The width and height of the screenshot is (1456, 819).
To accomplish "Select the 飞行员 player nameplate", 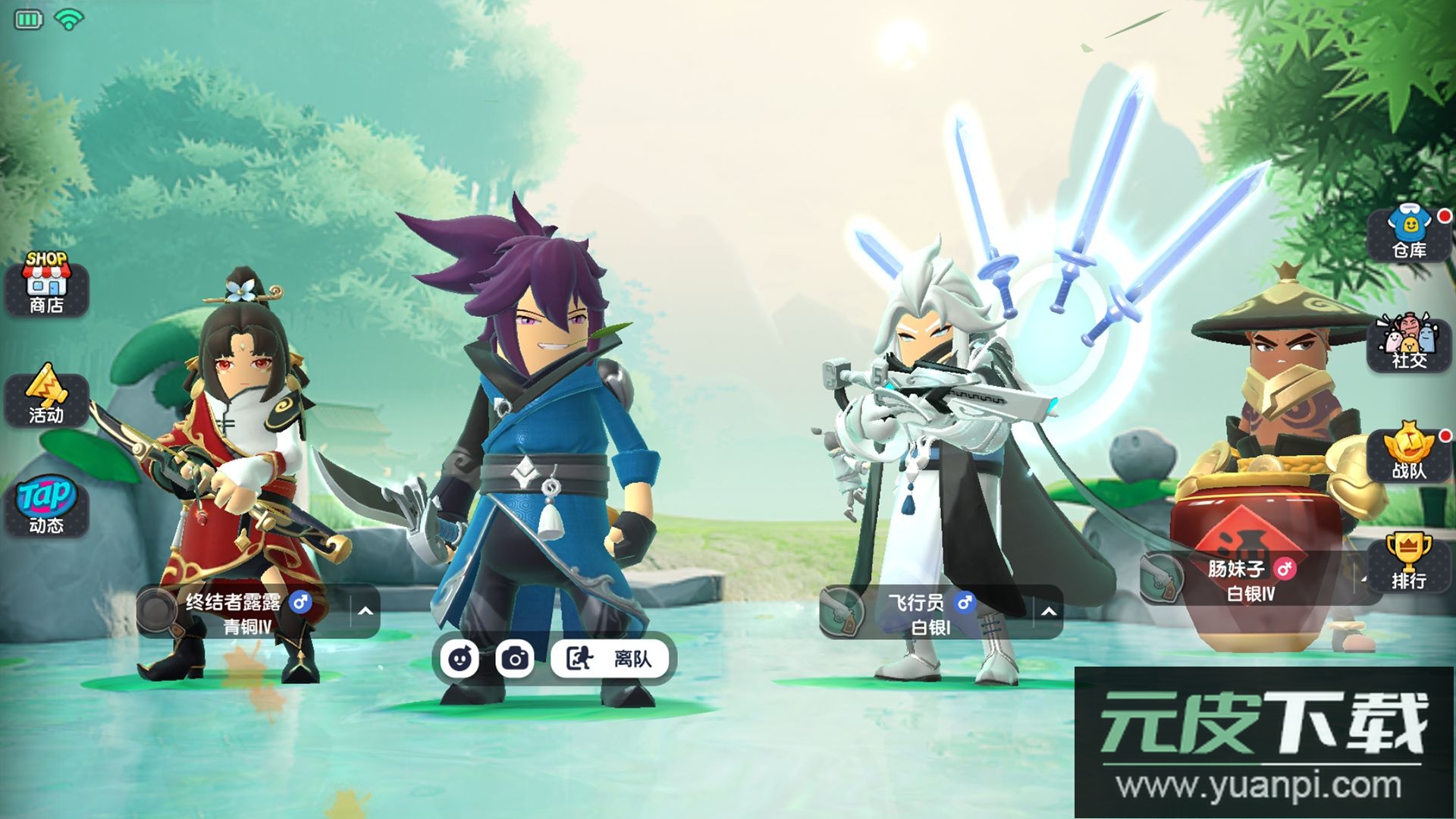I will (x=929, y=613).
